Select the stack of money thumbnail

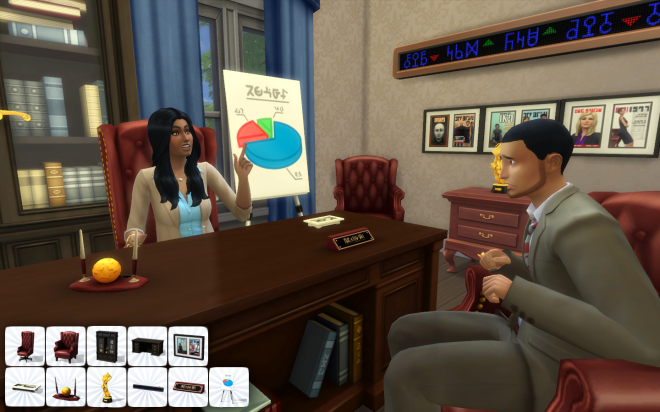(x=25, y=386)
